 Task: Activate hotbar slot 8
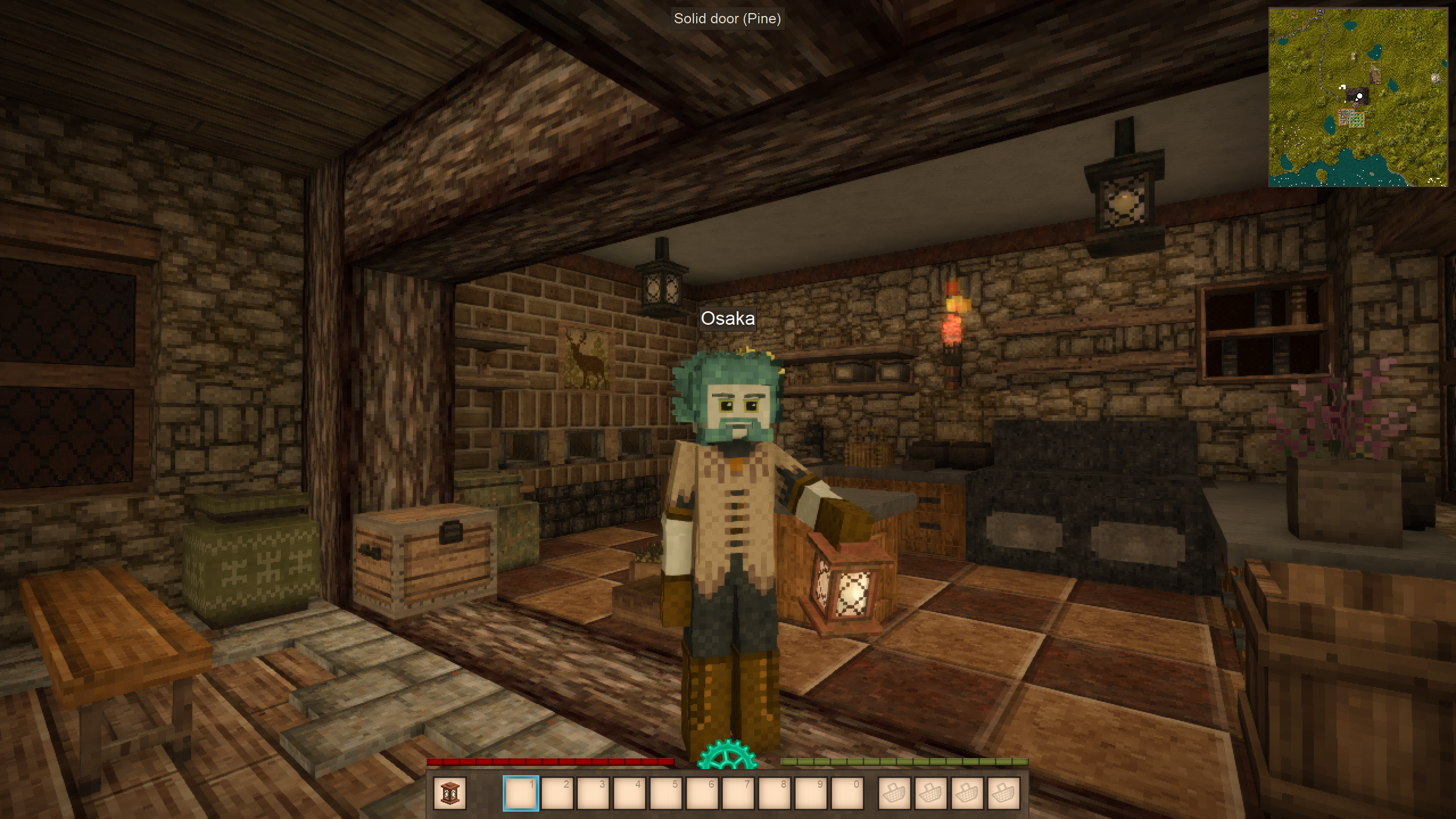coord(775,793)
